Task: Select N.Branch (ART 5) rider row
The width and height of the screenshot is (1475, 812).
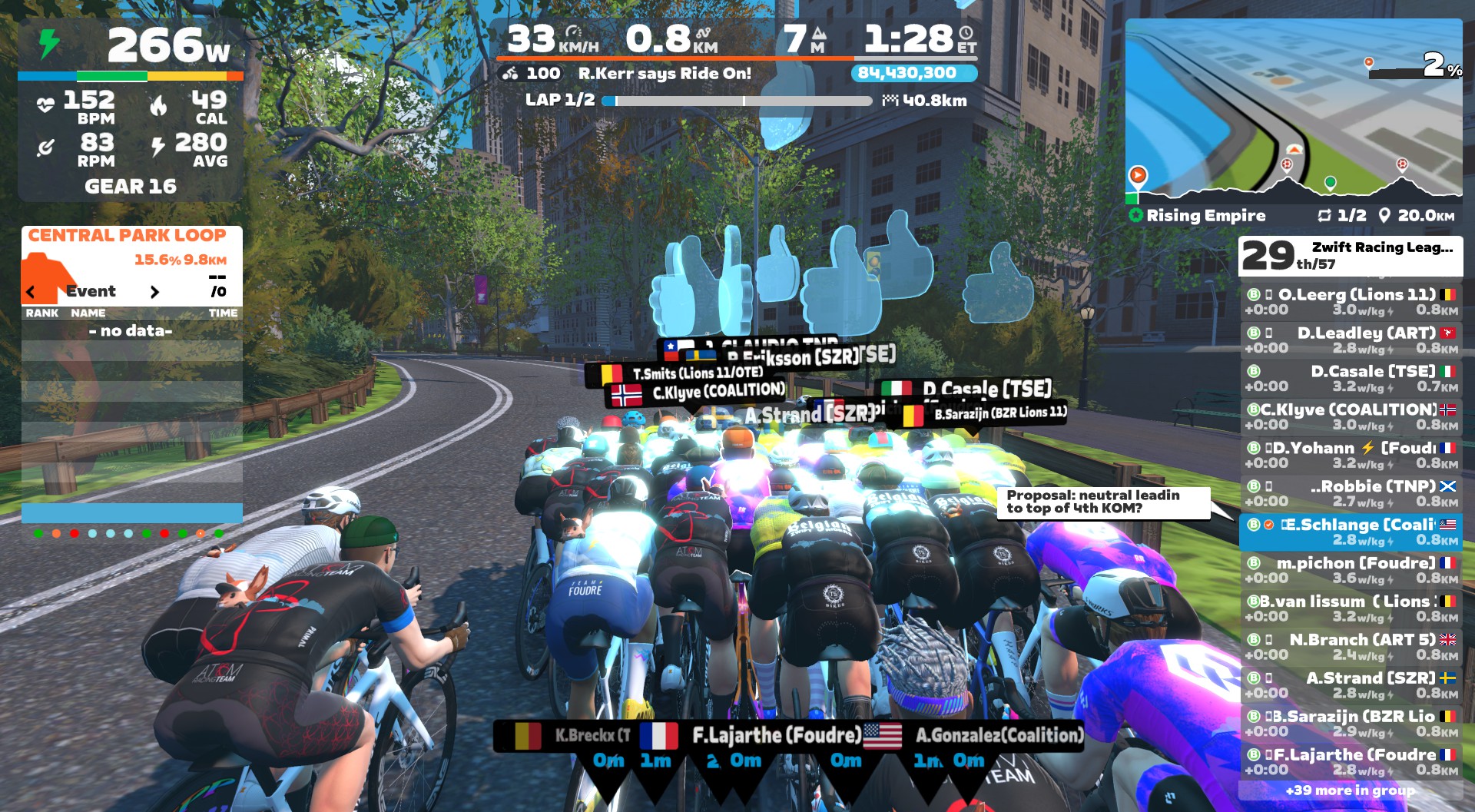Action: coord(1351,648)
